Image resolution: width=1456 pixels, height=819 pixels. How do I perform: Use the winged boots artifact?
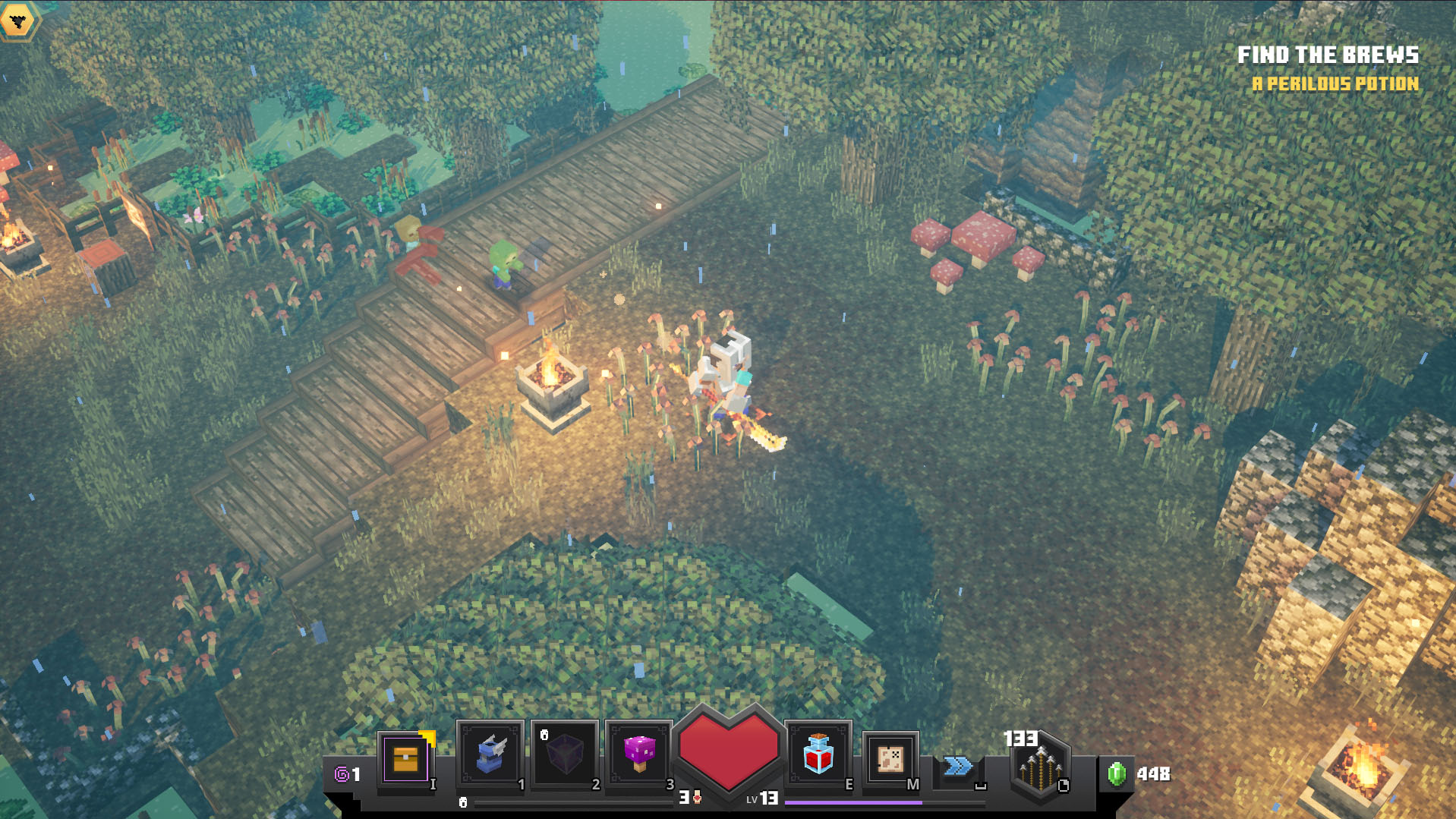490,755
